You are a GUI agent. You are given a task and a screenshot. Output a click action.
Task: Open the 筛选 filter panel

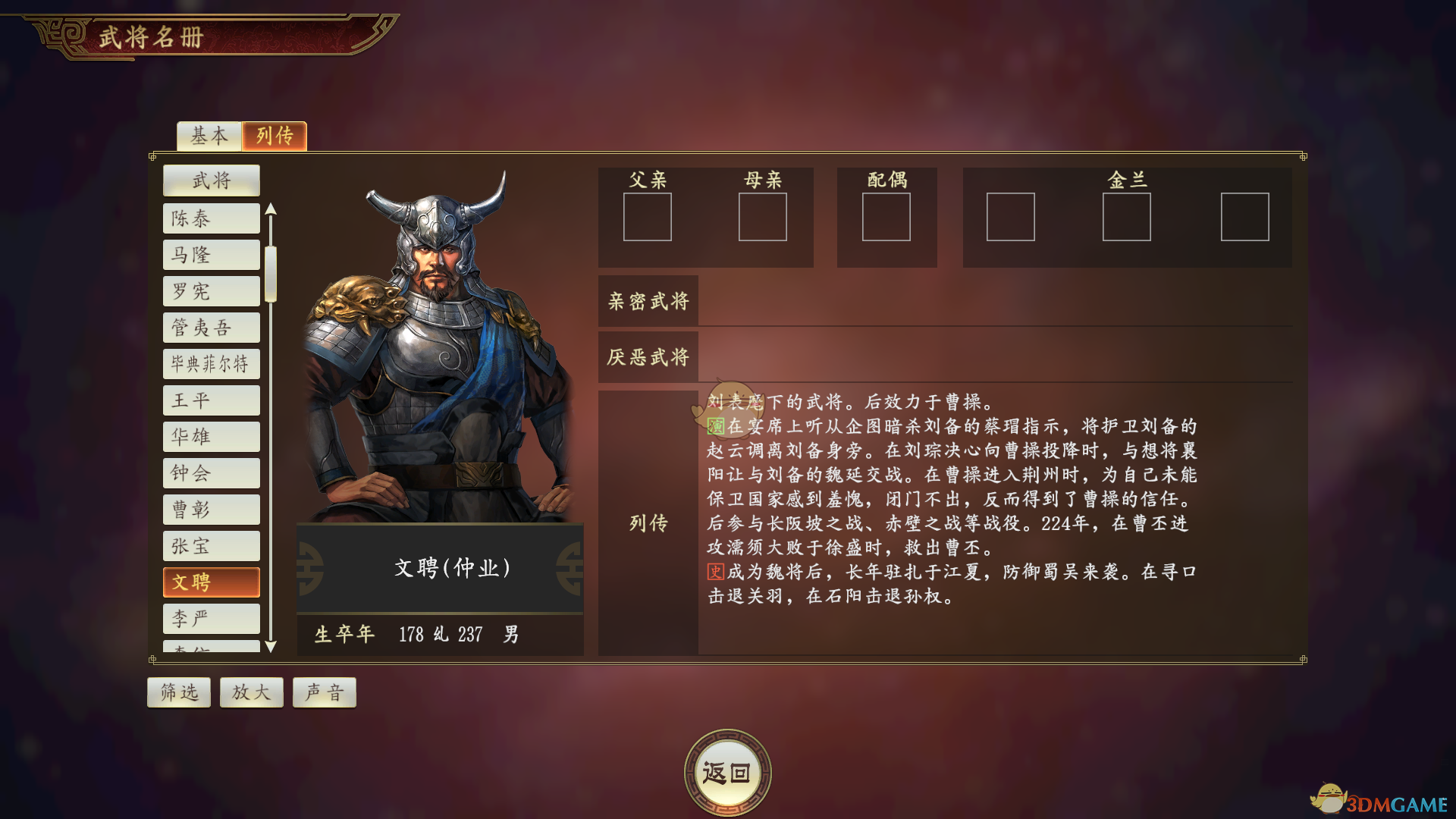pyautogui.click(x=178, y=692)
